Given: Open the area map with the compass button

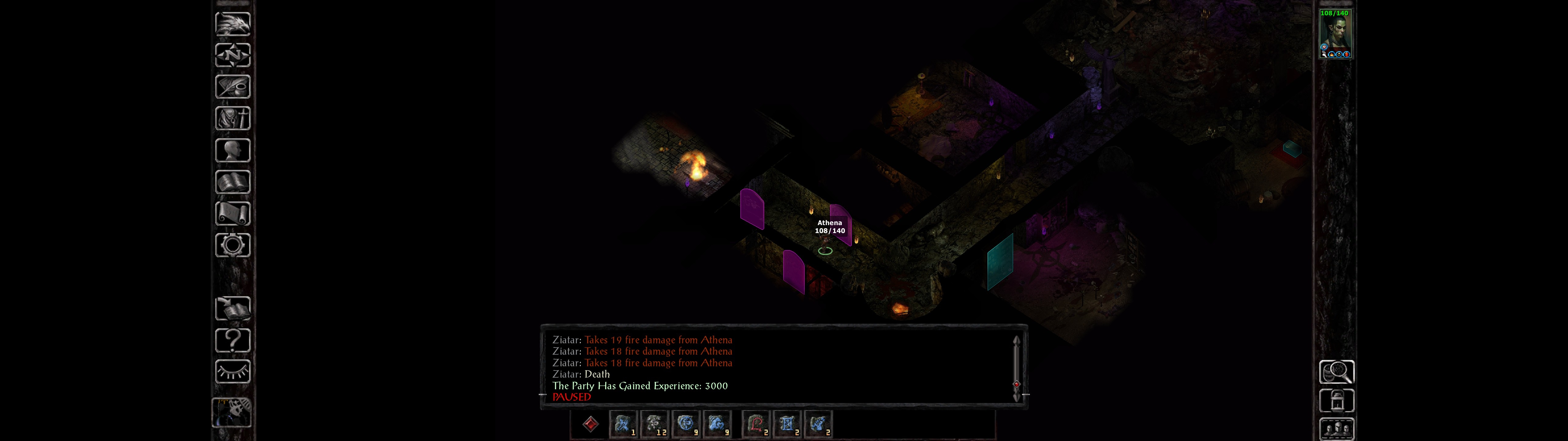Looking at the screenshot, I should [232, 55].
